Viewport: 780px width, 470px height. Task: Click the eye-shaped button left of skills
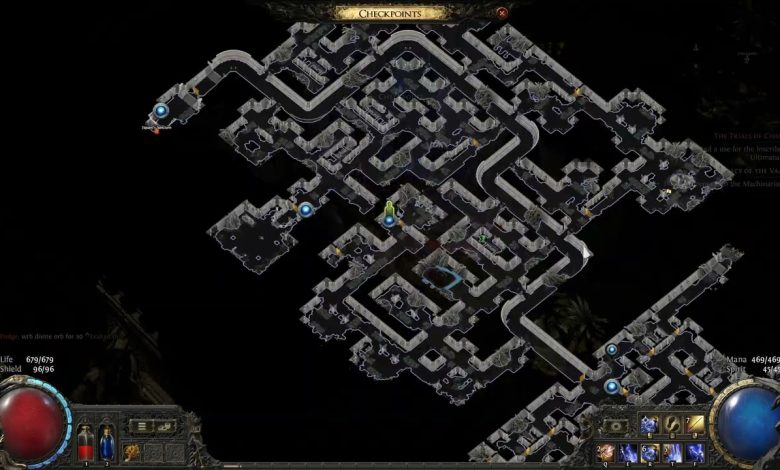(x=617, y=426)
